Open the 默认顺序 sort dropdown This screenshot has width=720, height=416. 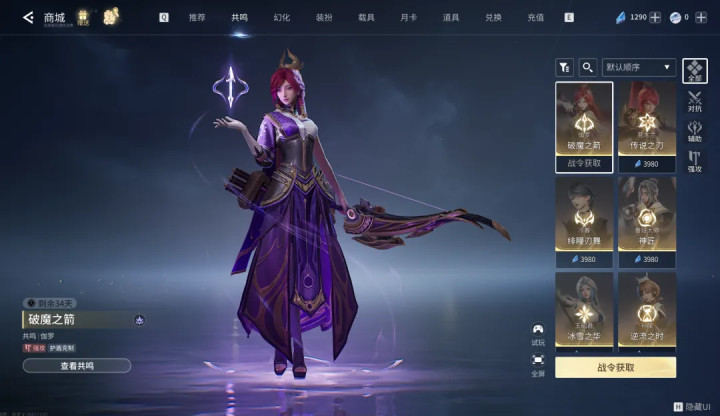[x=640, y=67]
